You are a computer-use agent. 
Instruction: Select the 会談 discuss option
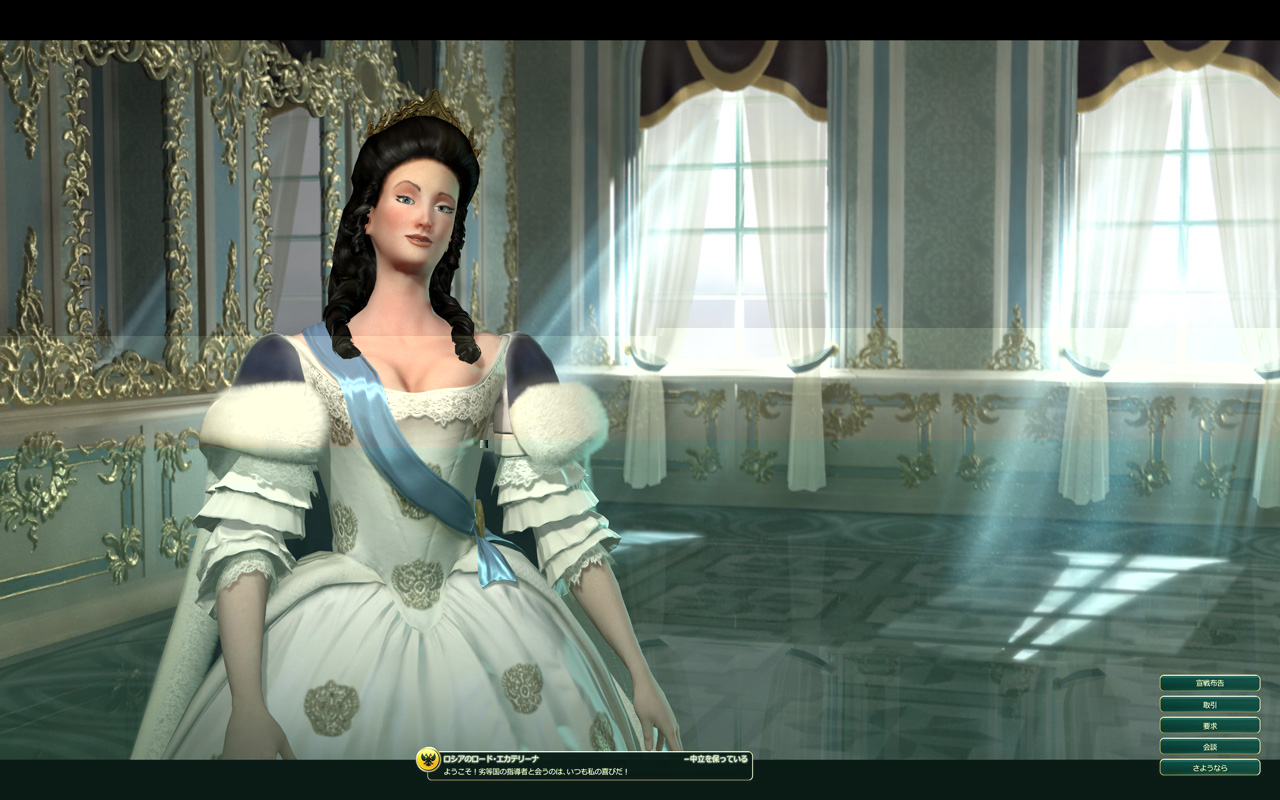pos(1209,746)
